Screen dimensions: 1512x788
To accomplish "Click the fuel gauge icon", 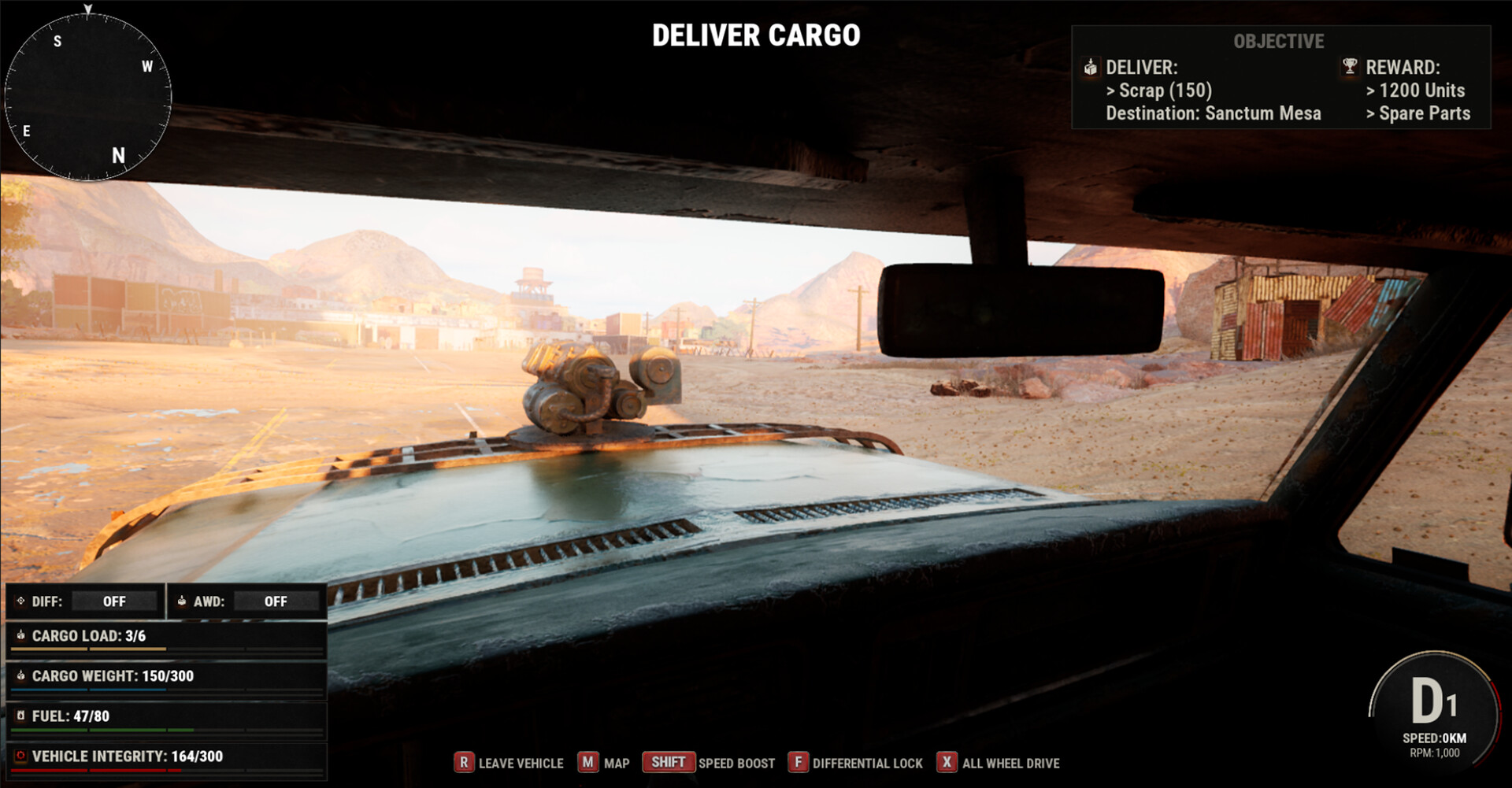I will point(22,716).
